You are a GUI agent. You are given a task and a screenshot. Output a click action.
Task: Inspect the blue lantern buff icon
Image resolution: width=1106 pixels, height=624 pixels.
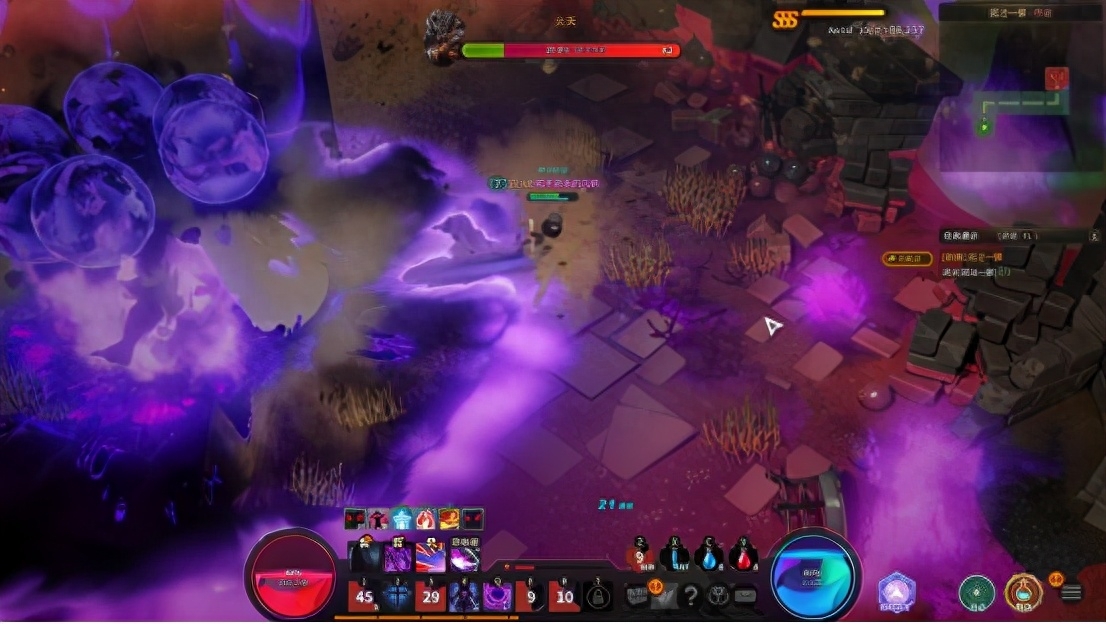point(402,519)
